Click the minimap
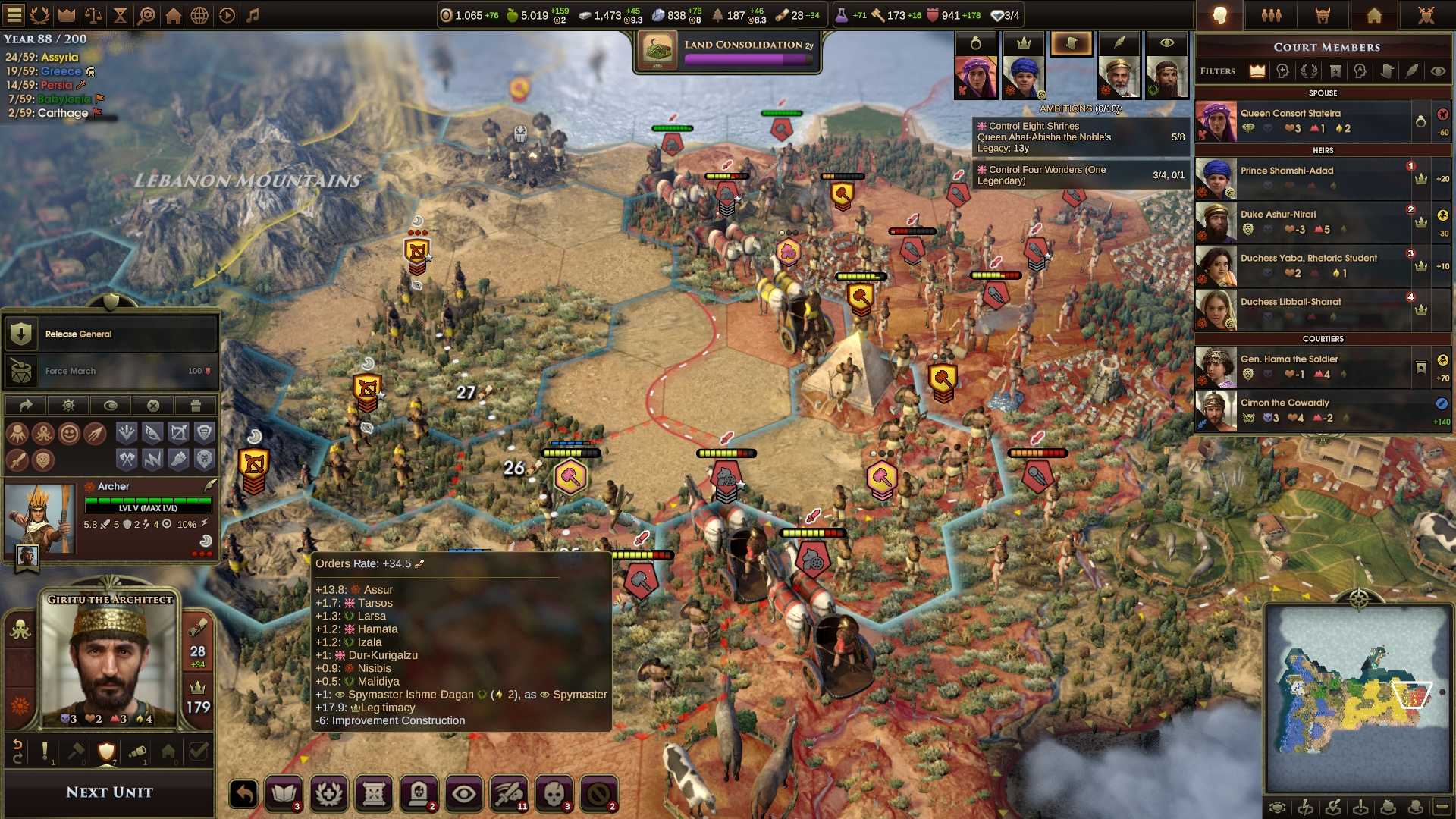Image resolution: width=1456 pixels, height=819 pixels. coord(1357,698)
